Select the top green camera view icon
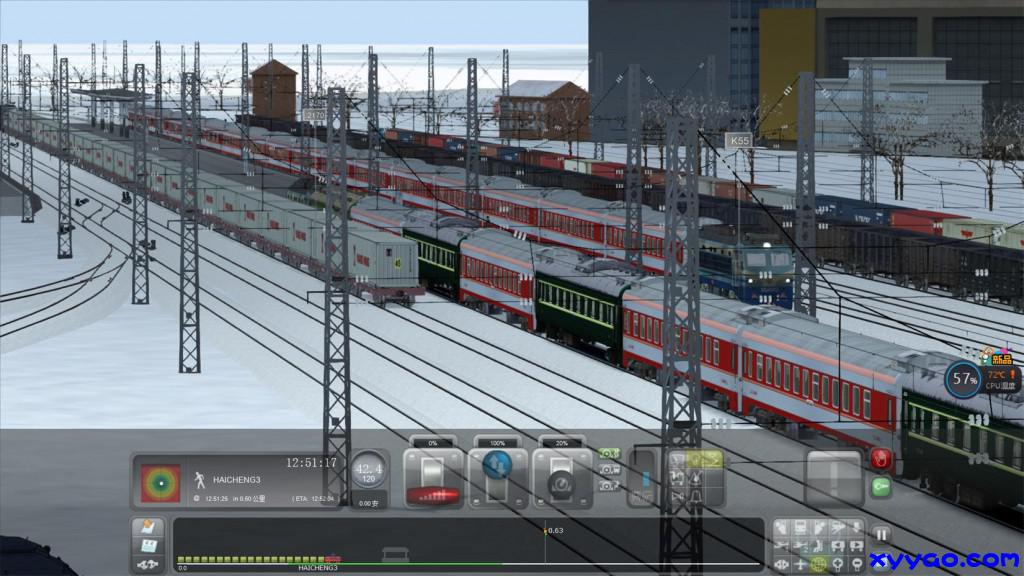The width and height of the screenshot is (1024, 576). click(608, 454)
